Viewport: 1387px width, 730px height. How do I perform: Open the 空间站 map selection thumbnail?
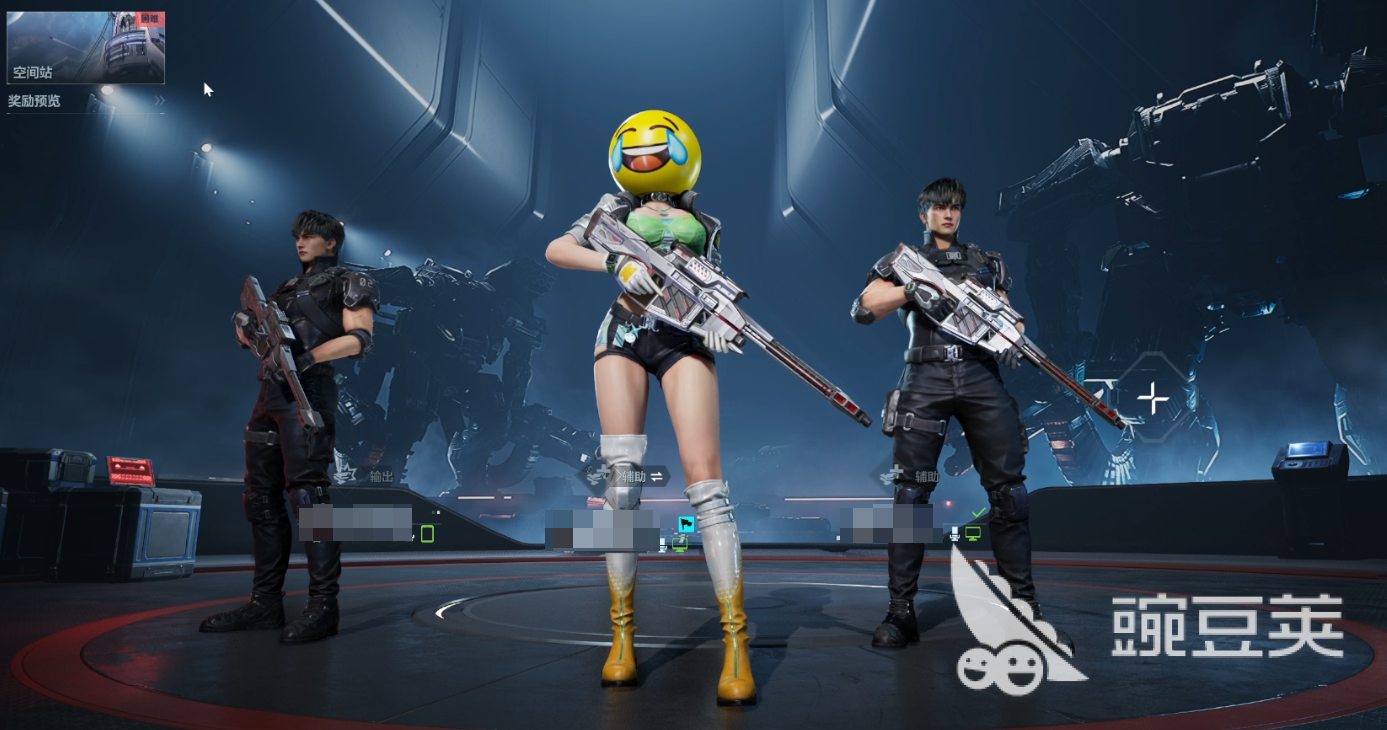pos(85,47)
